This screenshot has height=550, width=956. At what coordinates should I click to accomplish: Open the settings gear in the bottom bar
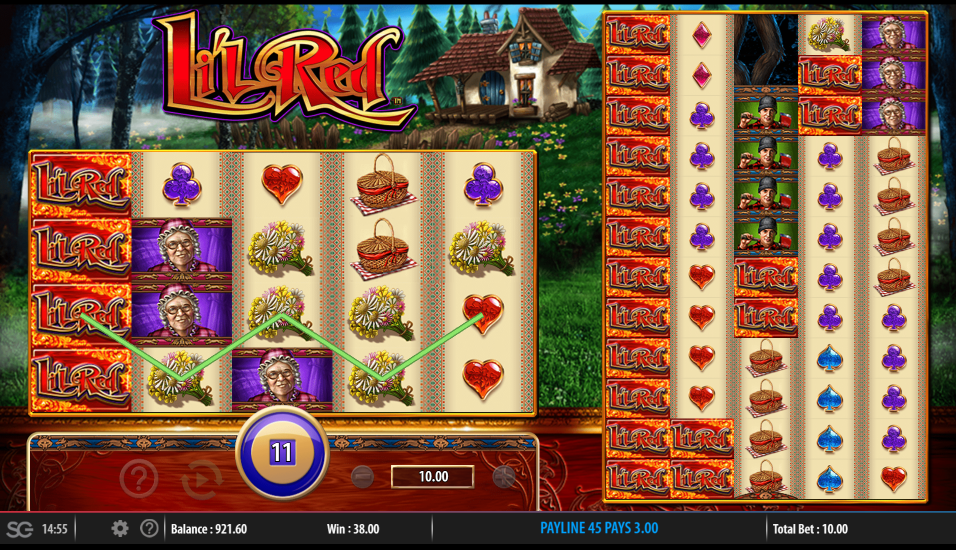coord(120,529)
